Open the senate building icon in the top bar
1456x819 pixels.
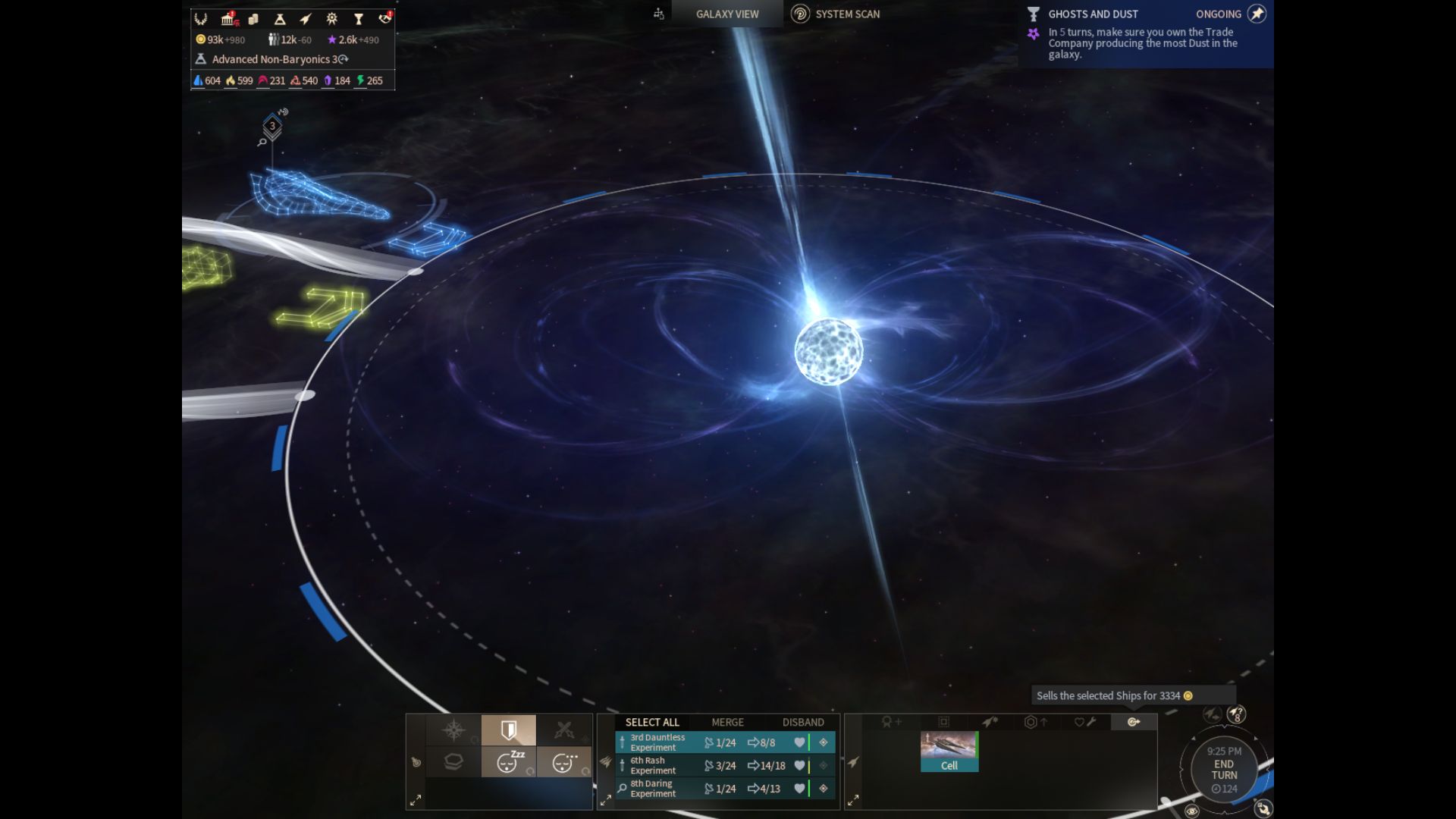(x=228, y=19)
